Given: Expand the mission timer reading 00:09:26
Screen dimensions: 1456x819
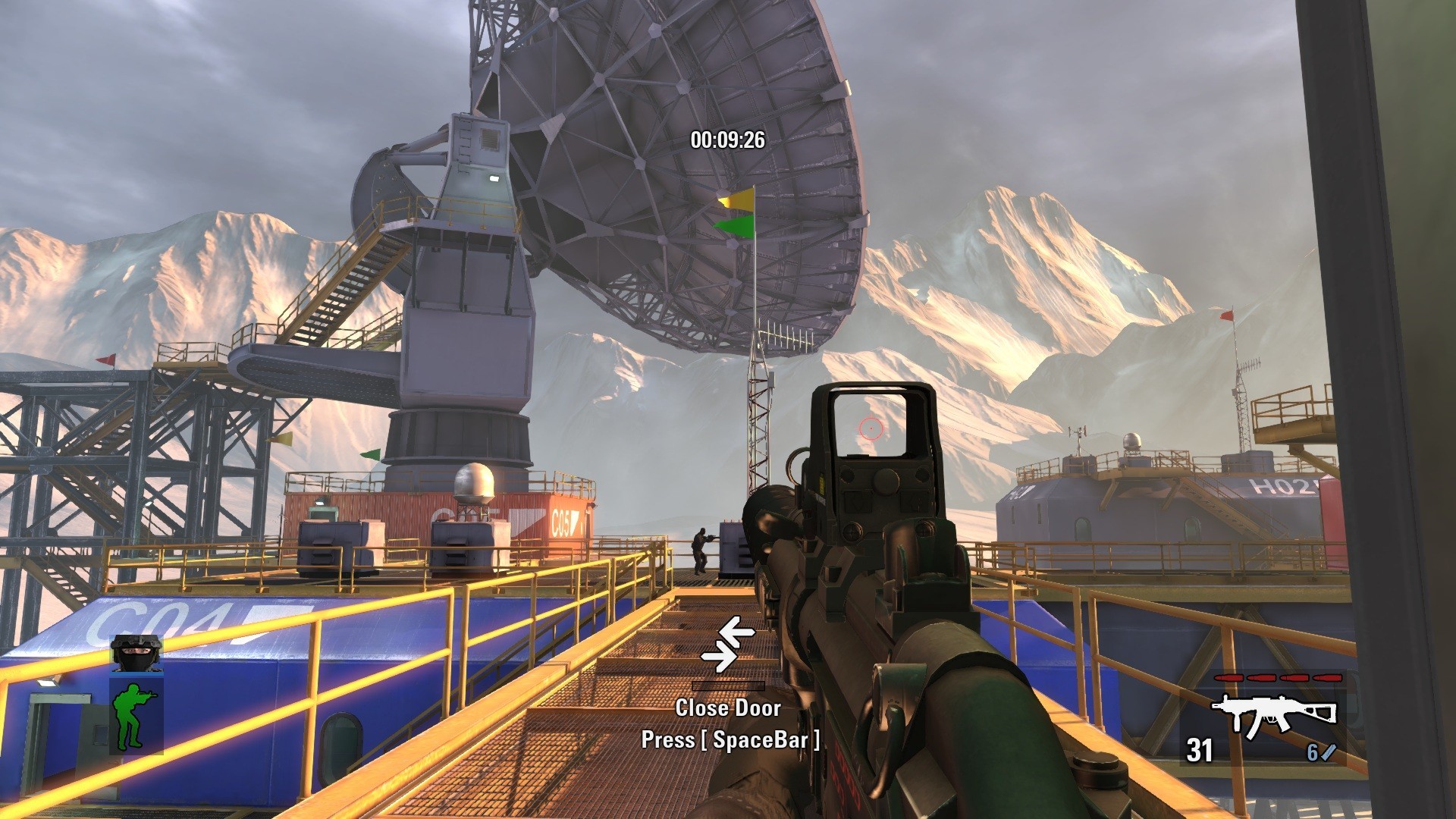Looking at the screenshot, I should point(730,139).
